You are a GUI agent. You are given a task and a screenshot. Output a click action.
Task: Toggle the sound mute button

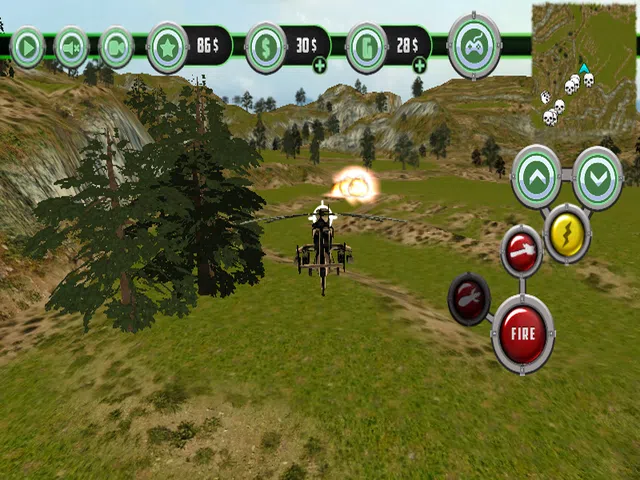click(71, 47)
